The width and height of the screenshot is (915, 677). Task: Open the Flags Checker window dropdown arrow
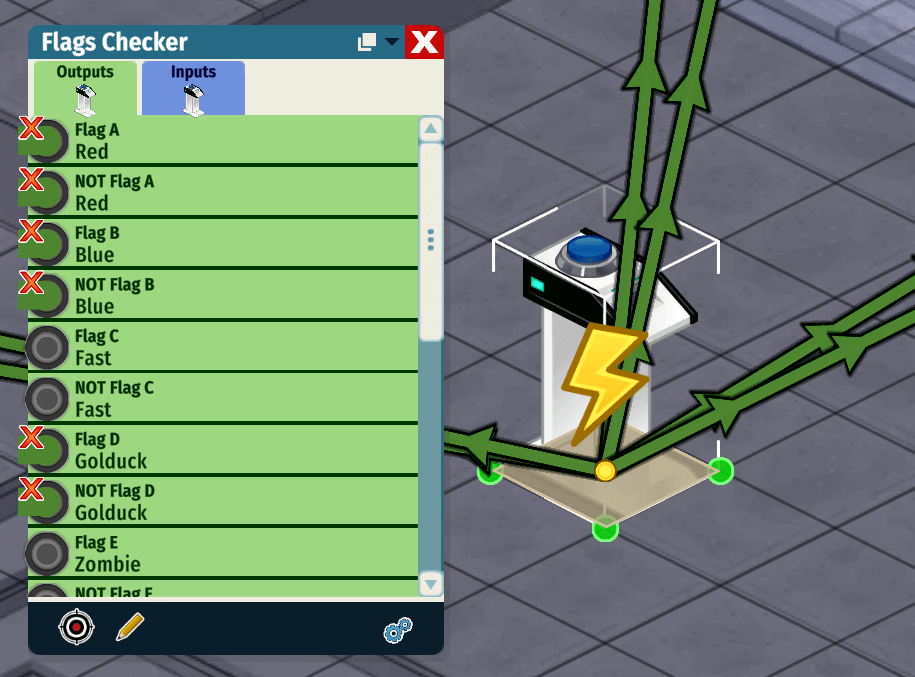tap(392, 42)
